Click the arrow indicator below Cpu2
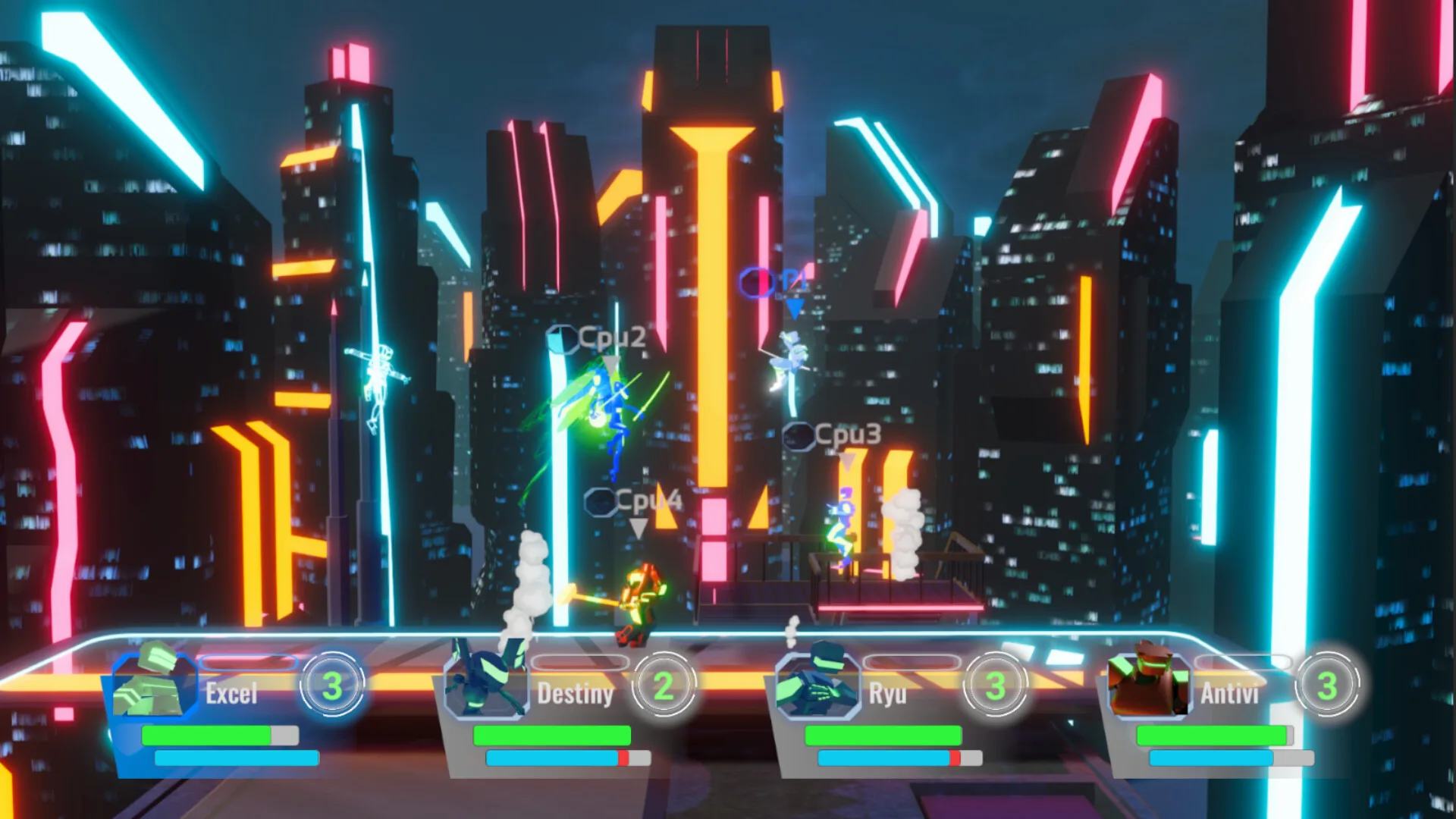 pyautogui.click(x=613, y=364)
